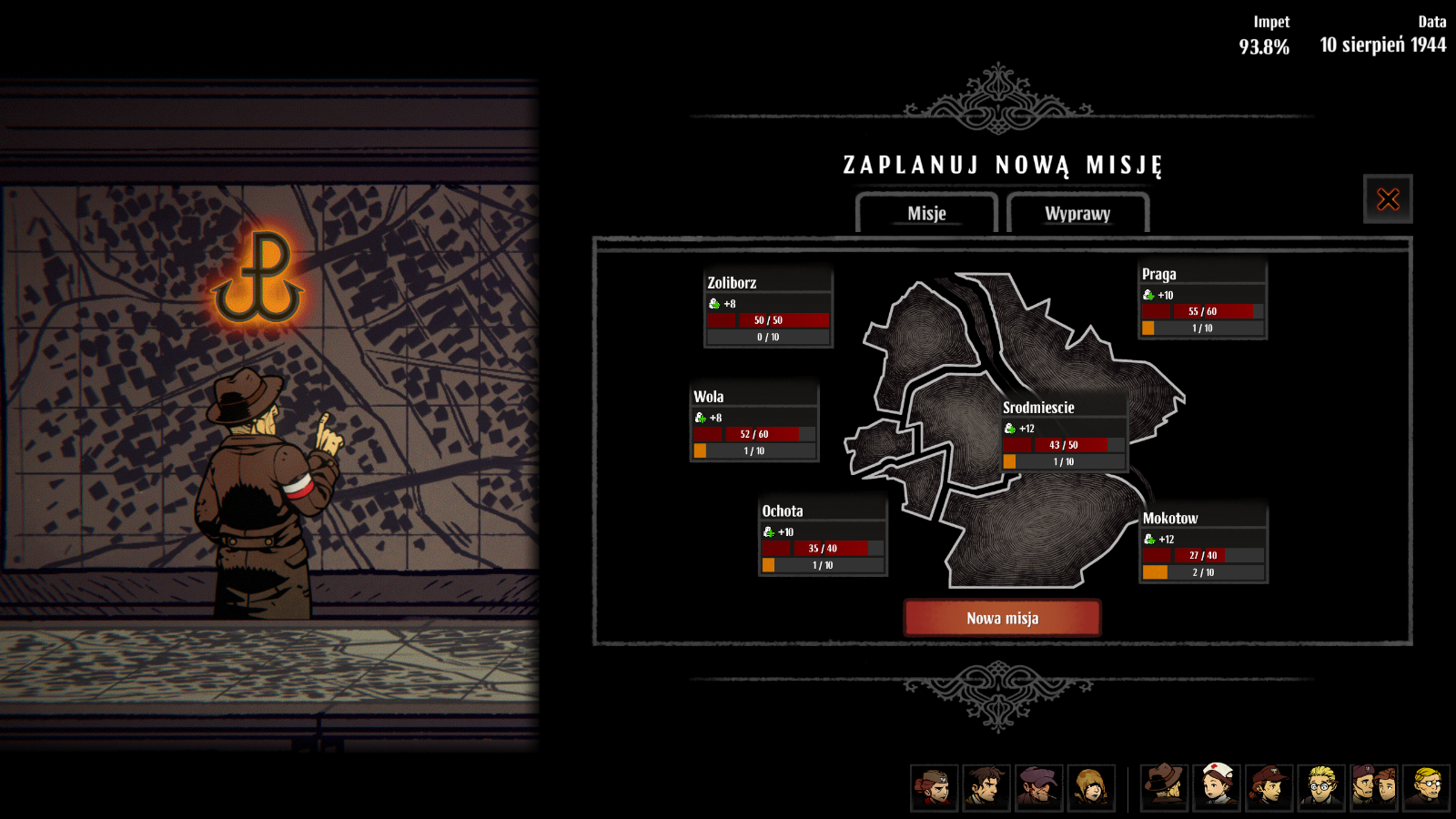This screenshot has height=819, width=1456.
Task: Select the nurse portrait with red cross cap
Action: coord(1218,787)
